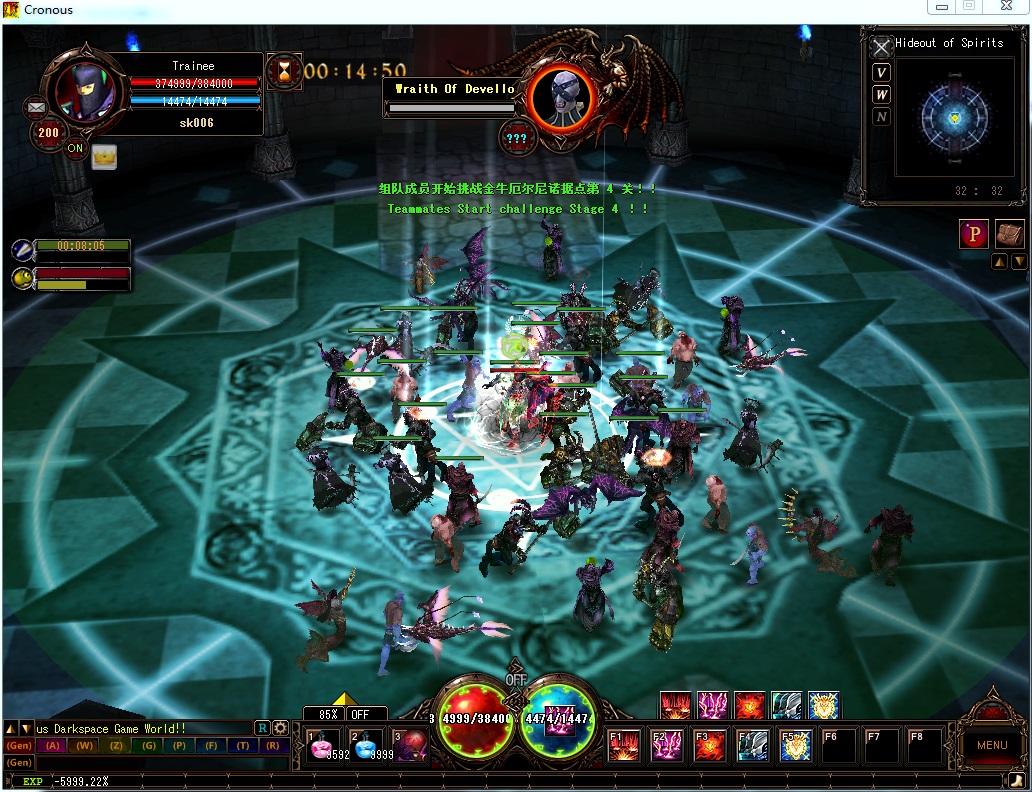Open the MENU button
The height and width of the screenshot is (792, 1032).
point(991,744)
